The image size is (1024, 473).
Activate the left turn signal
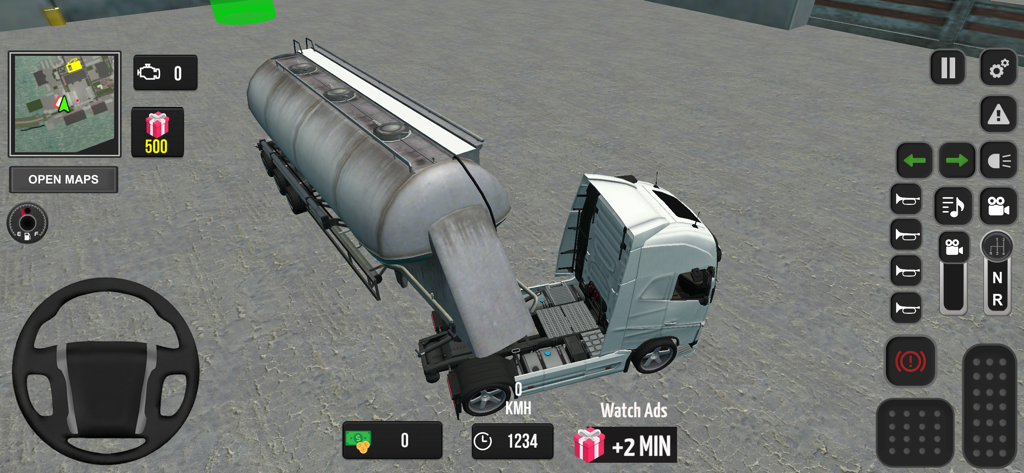pyautogui.click(x=914, y=160)
